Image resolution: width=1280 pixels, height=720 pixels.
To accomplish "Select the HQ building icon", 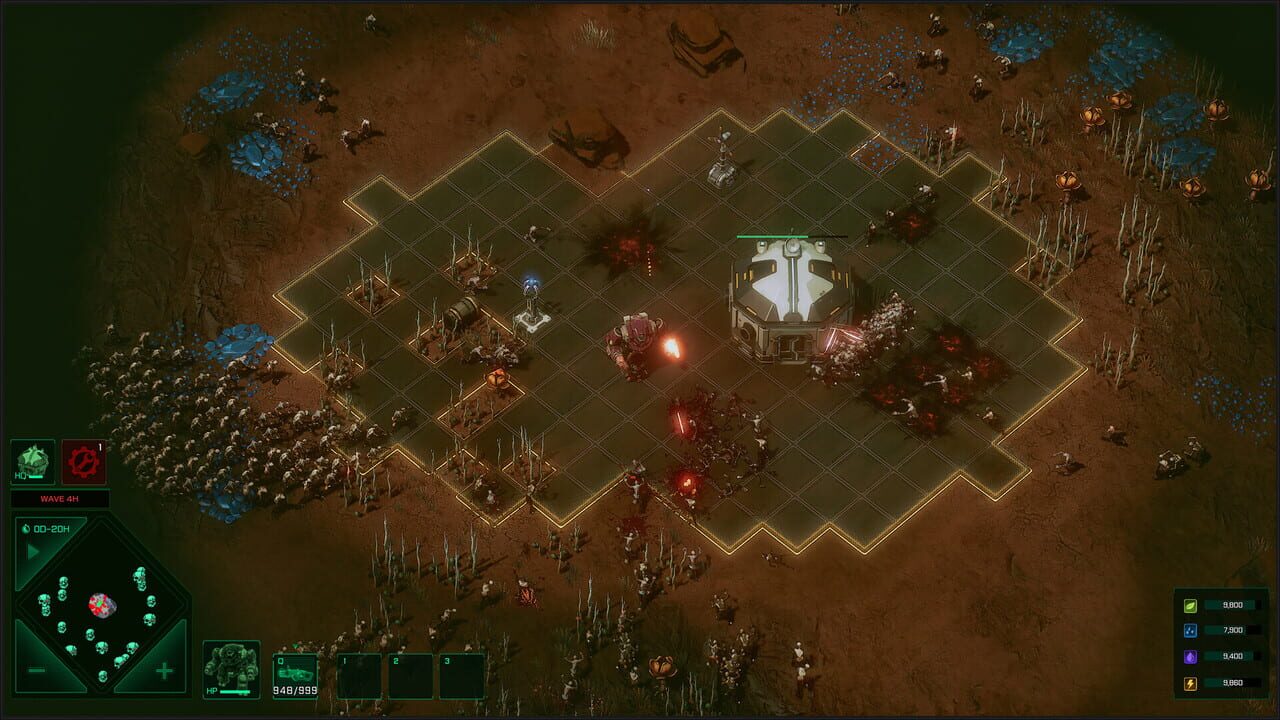I will click(33, 460).
